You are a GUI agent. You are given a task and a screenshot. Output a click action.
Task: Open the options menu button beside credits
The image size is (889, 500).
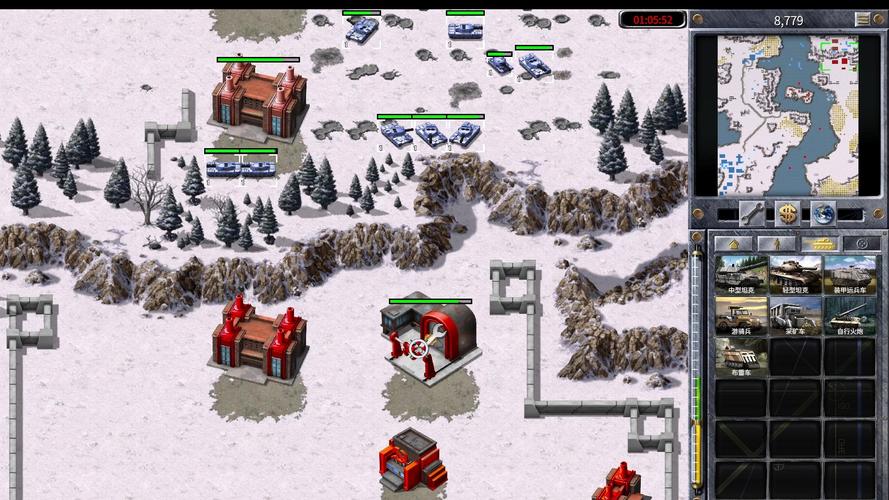pyautogui.click(x=862, y=19)
